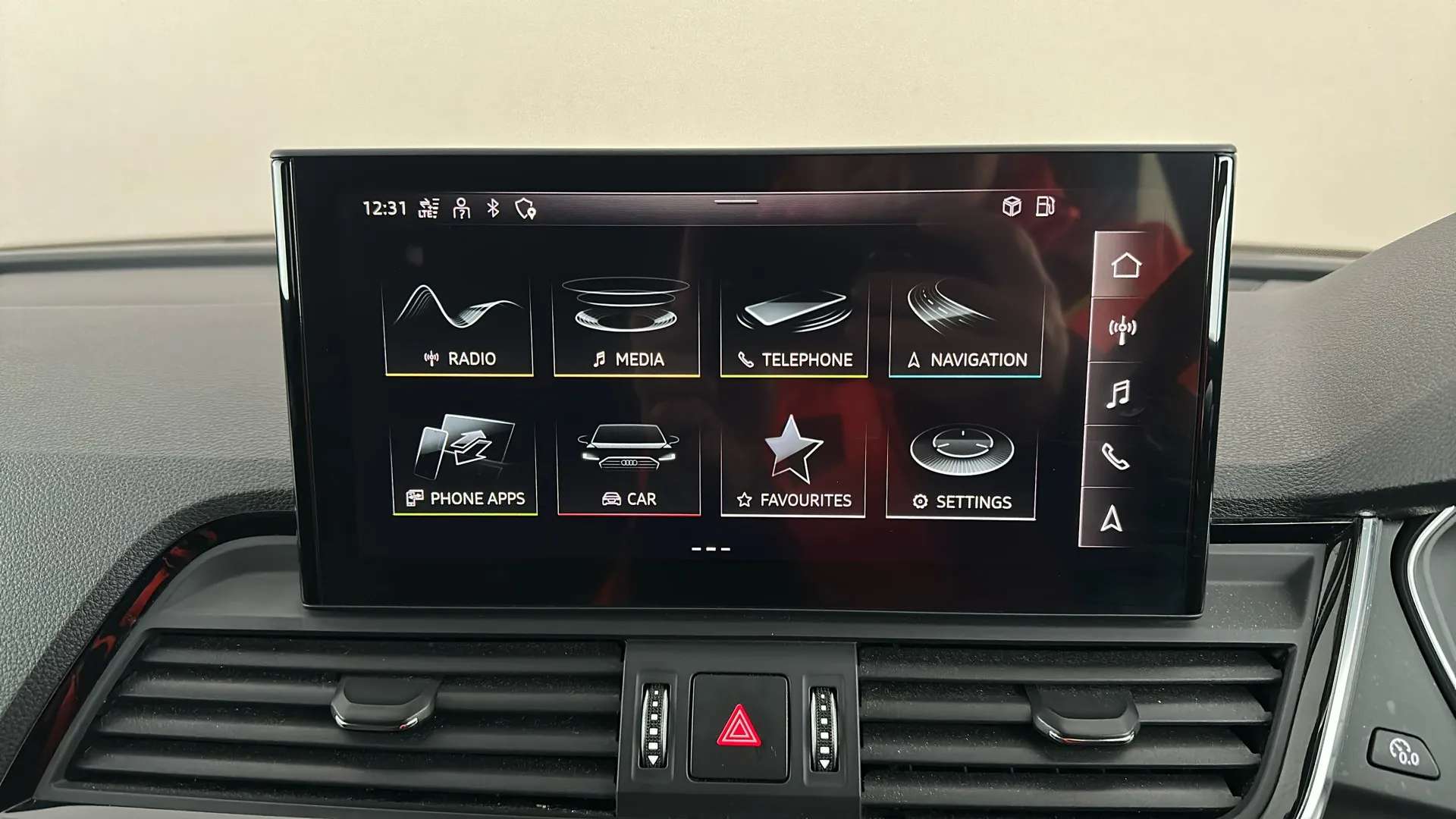The image size is (1456, 819).
Task: Toggle the location privacy shield icon
Action: click(524, 209)
